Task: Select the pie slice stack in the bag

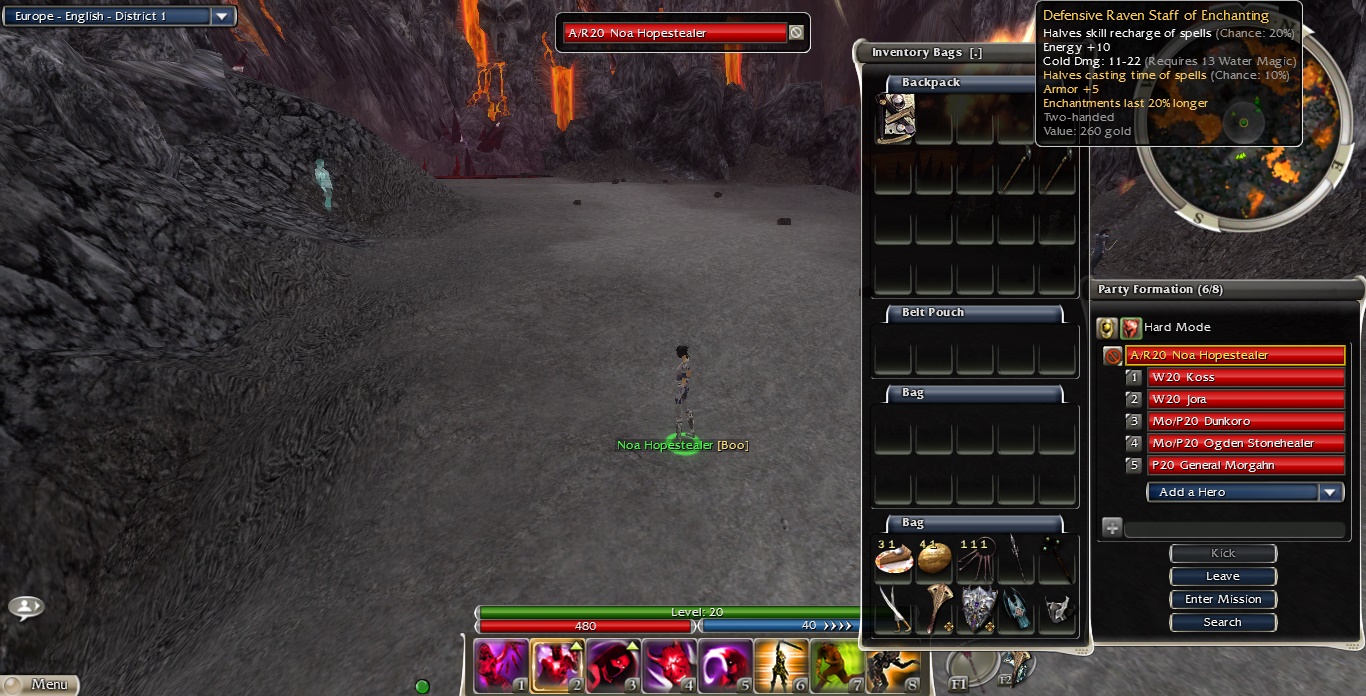Action: pos(893,558)
